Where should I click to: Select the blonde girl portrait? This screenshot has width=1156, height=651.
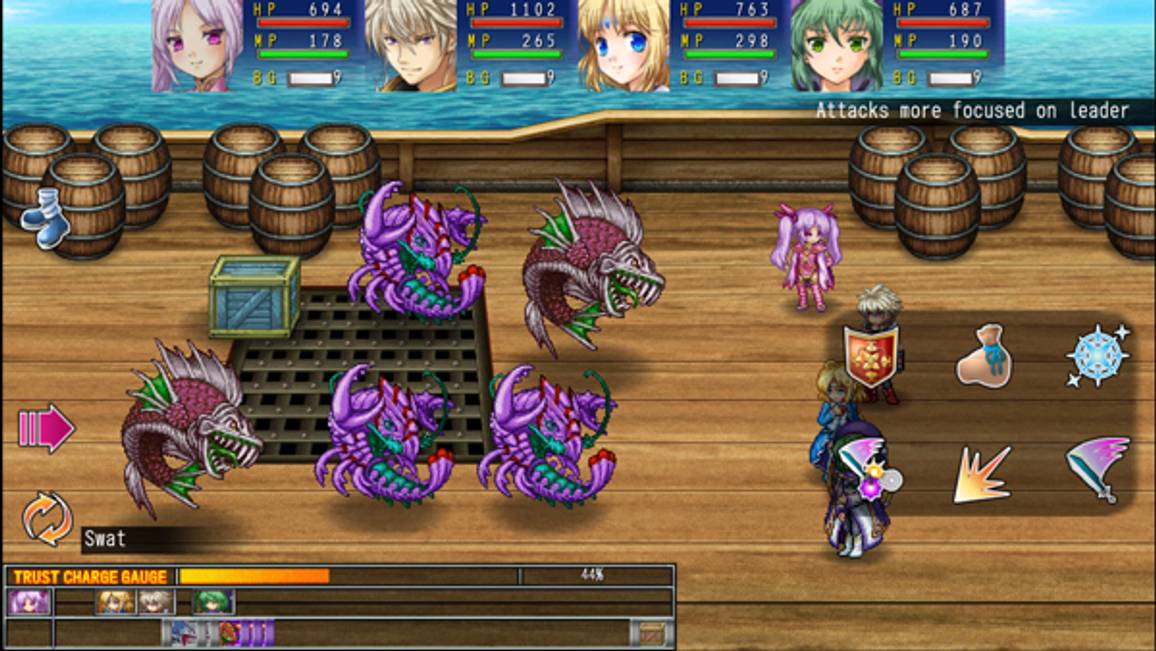(623, 46)
